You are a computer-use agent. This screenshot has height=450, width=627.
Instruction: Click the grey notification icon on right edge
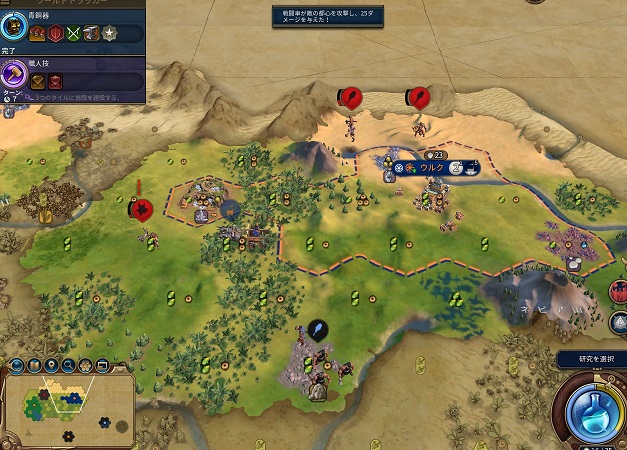[x=619, y=322]
